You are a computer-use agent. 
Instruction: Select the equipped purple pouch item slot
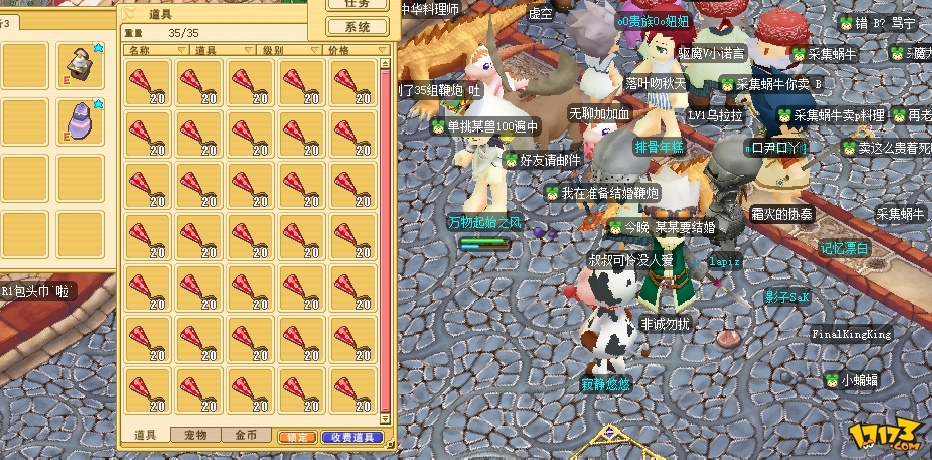[80, 122]
